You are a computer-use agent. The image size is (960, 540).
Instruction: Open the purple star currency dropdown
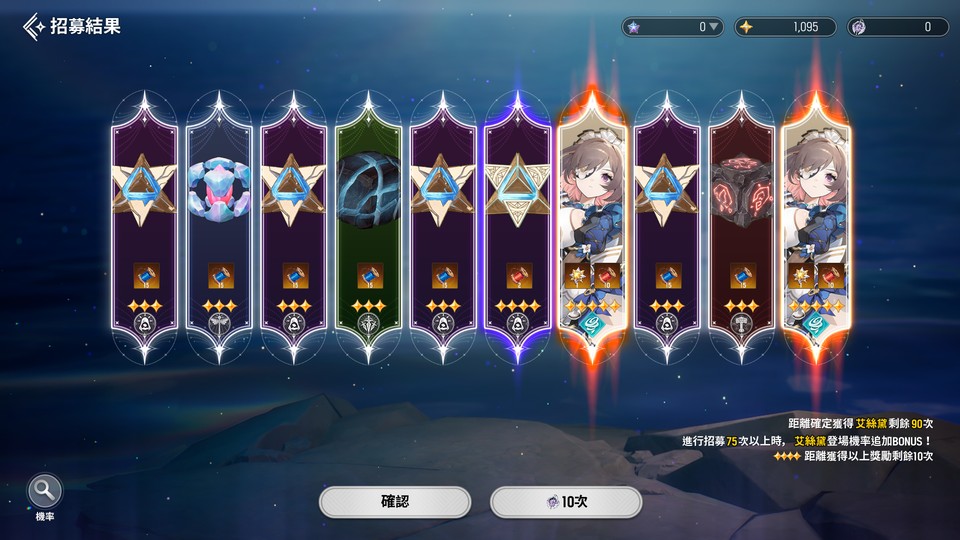(x=713, y=27)
